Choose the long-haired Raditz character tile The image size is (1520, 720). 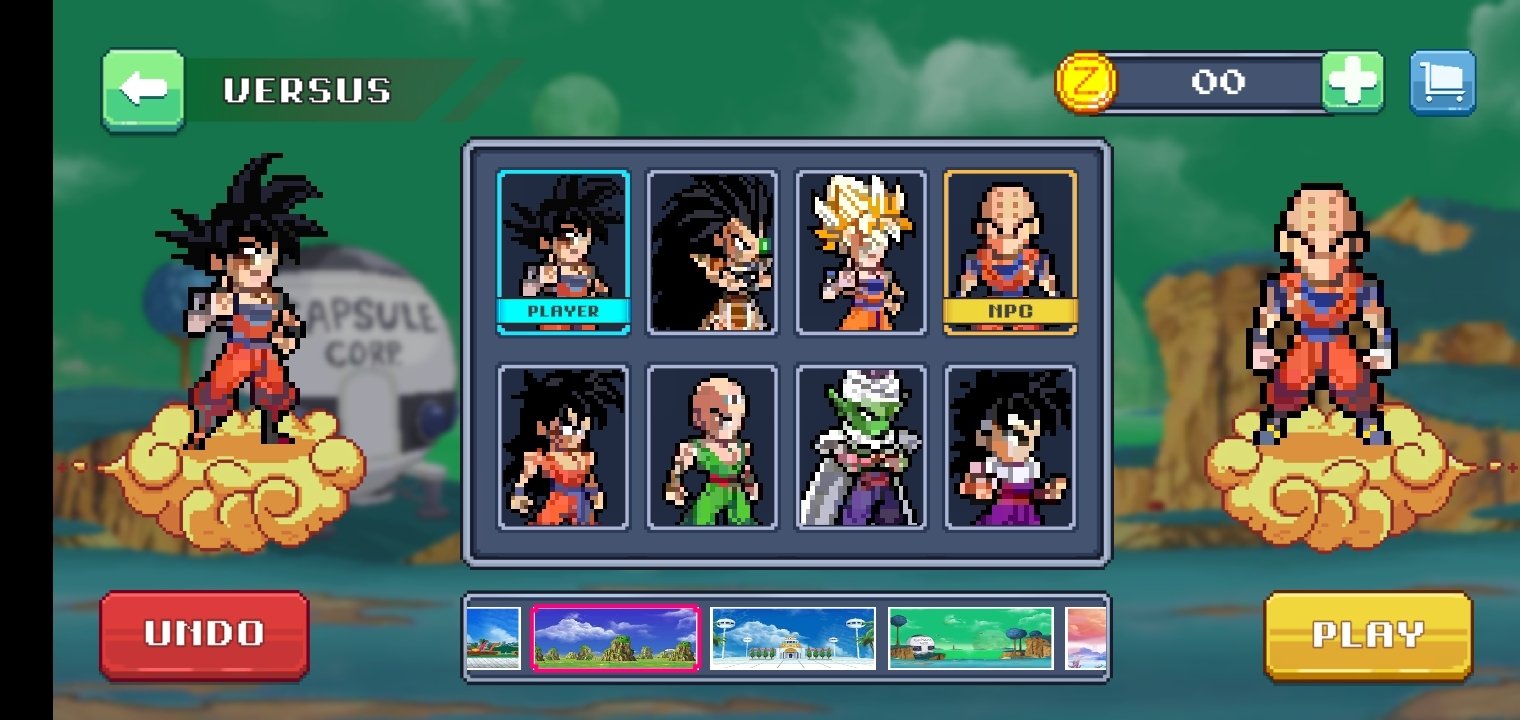[x=712, y=252]
